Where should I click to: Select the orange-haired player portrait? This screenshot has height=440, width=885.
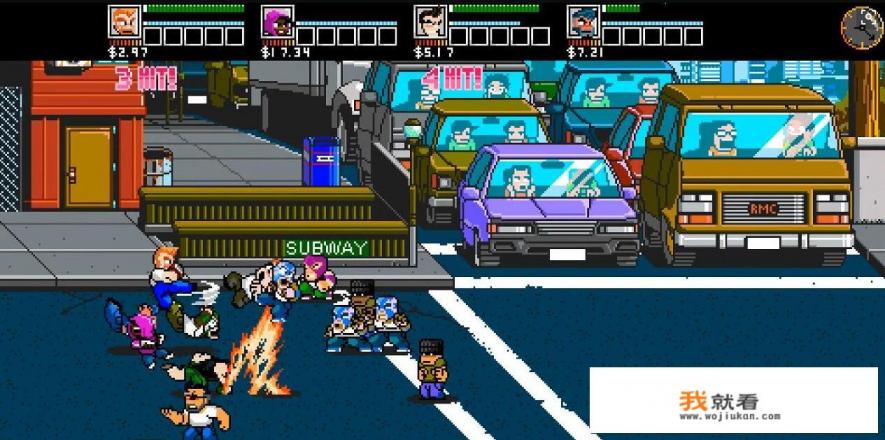[123, 21]
